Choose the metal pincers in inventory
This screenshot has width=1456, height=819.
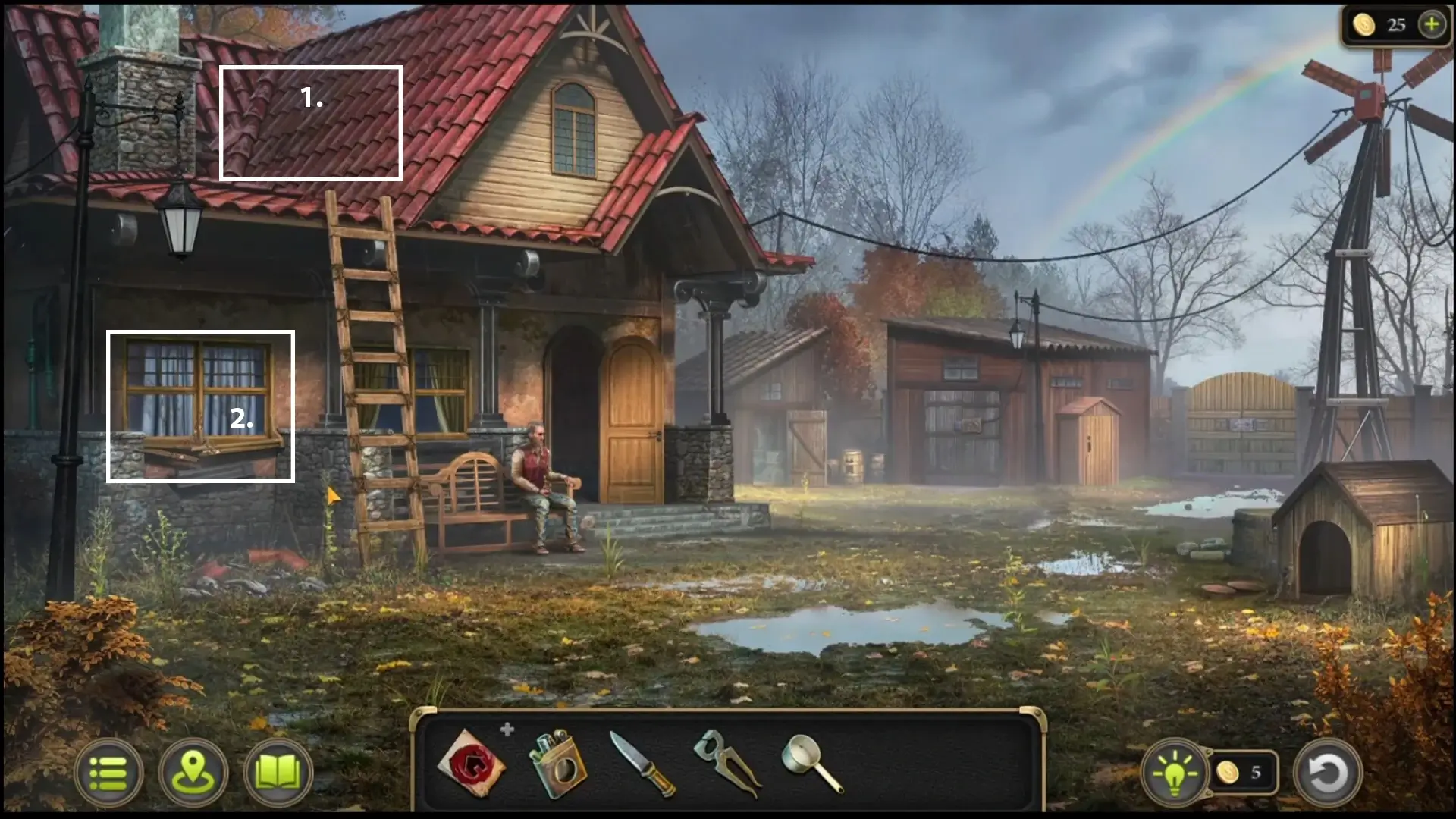(726, 763)
